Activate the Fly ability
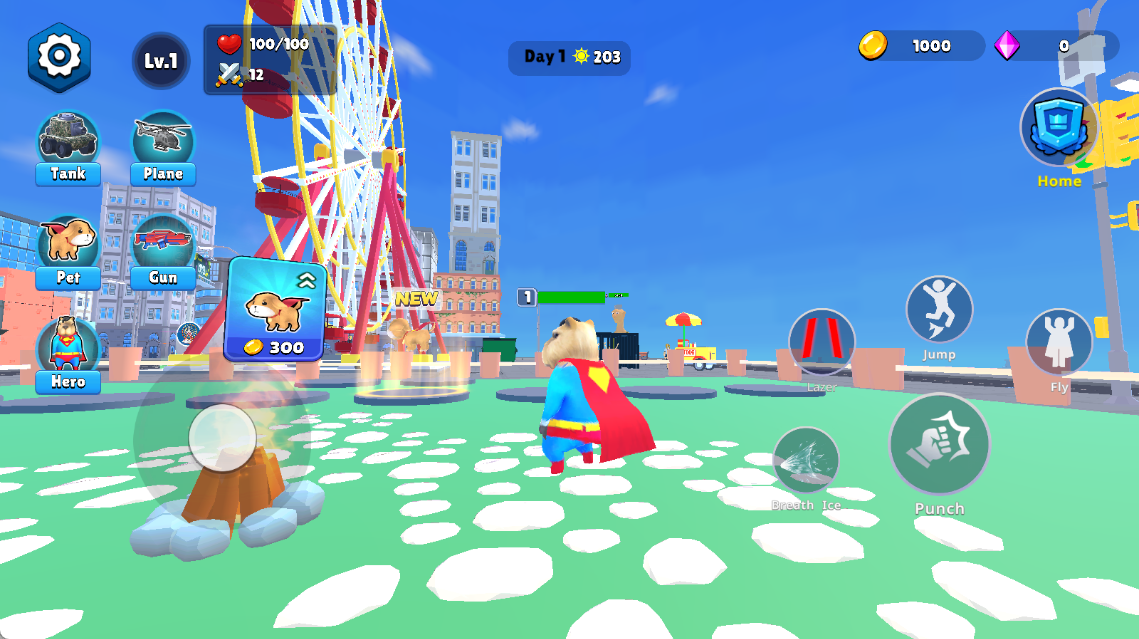 (x=1059, y=343)
